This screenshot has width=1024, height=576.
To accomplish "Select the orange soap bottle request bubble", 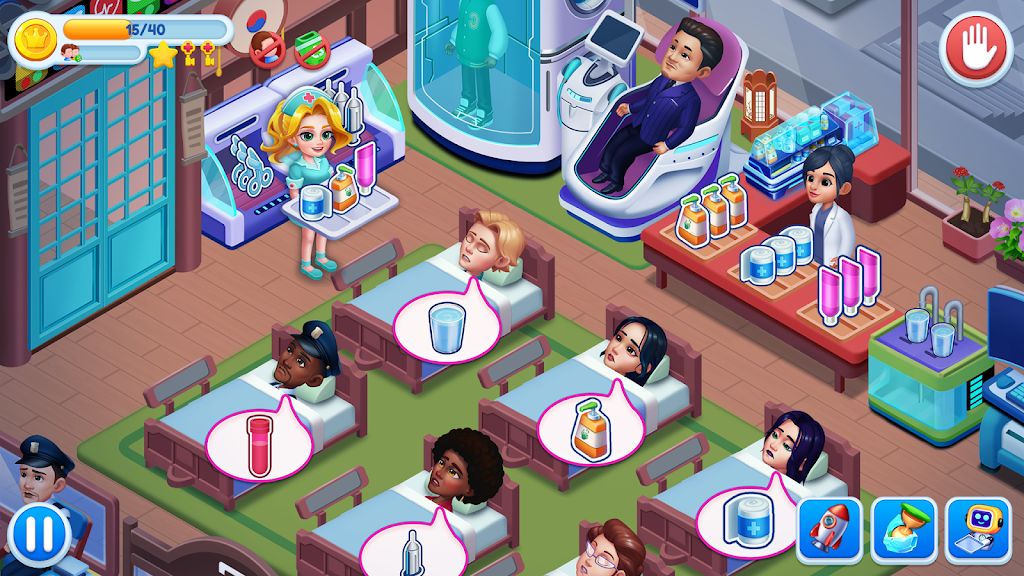I will [588, 428].
